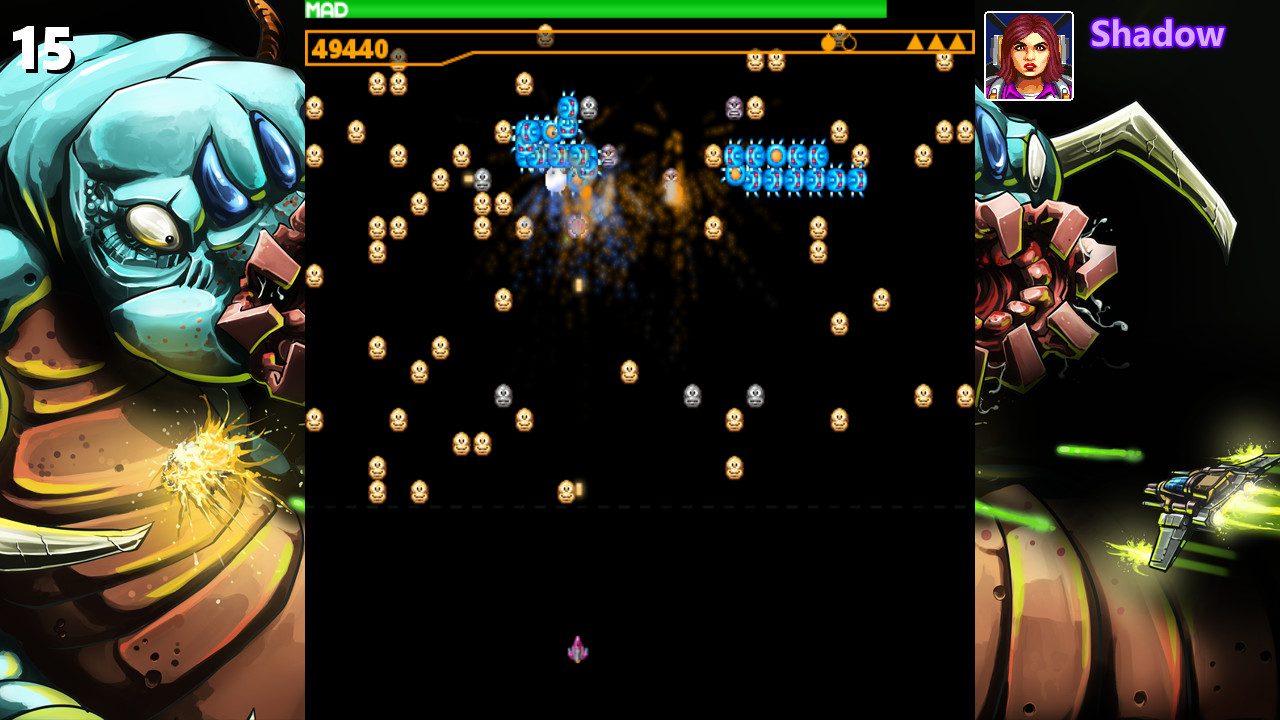
Task: Click the blue armored enemy row on the right
Action: click(x=790, y=170)
